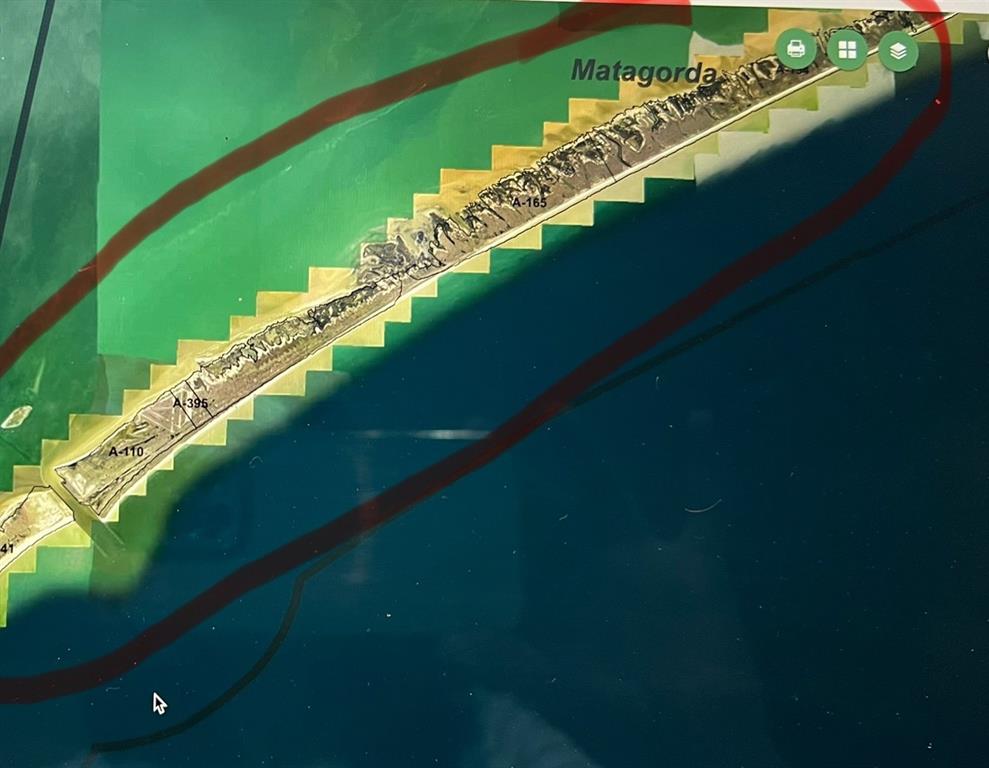Viewport: 989px width, 768px height.
Task: Open the stacked layers button
Action: point(898,50)
